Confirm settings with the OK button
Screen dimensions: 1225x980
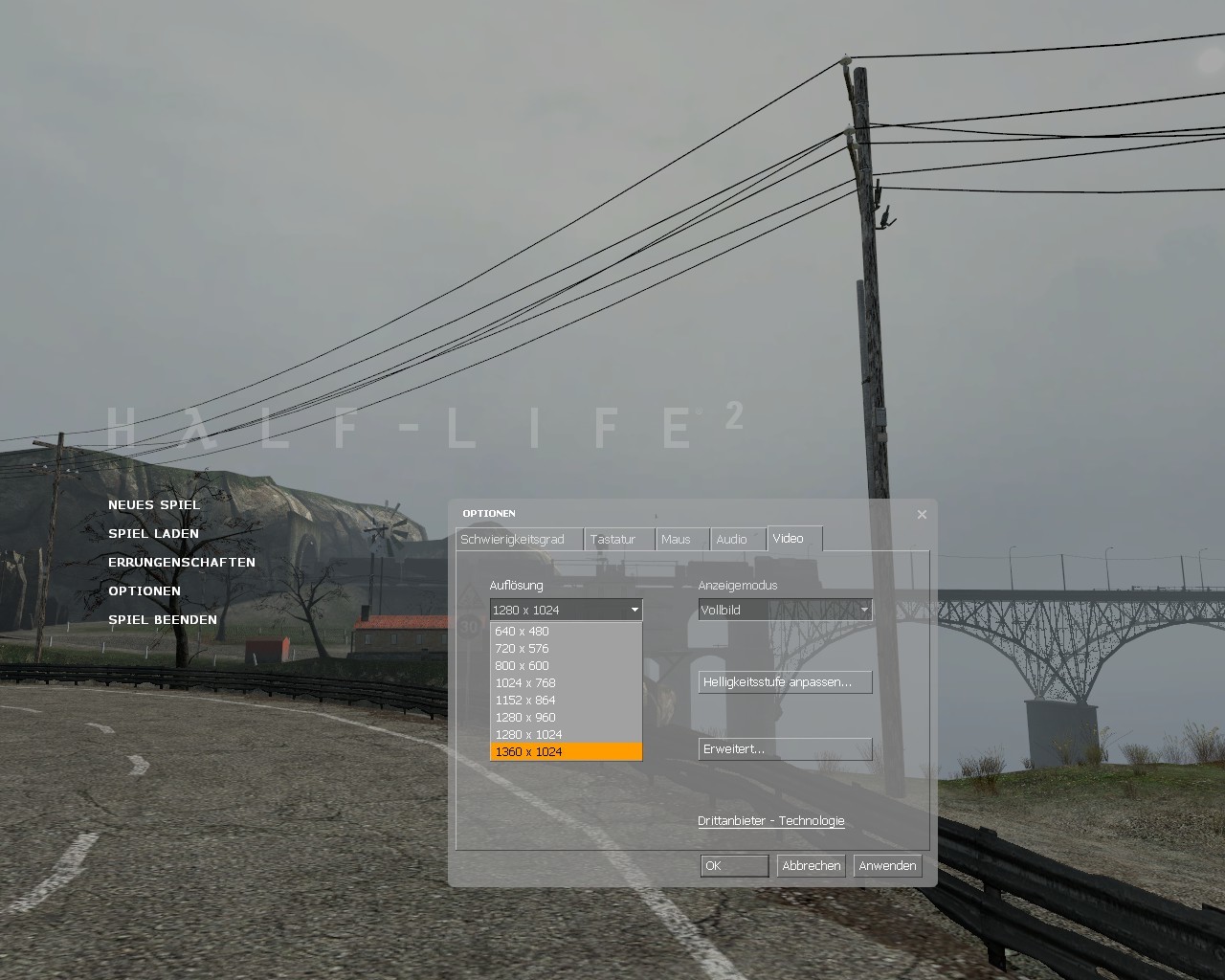click(734, 865)
